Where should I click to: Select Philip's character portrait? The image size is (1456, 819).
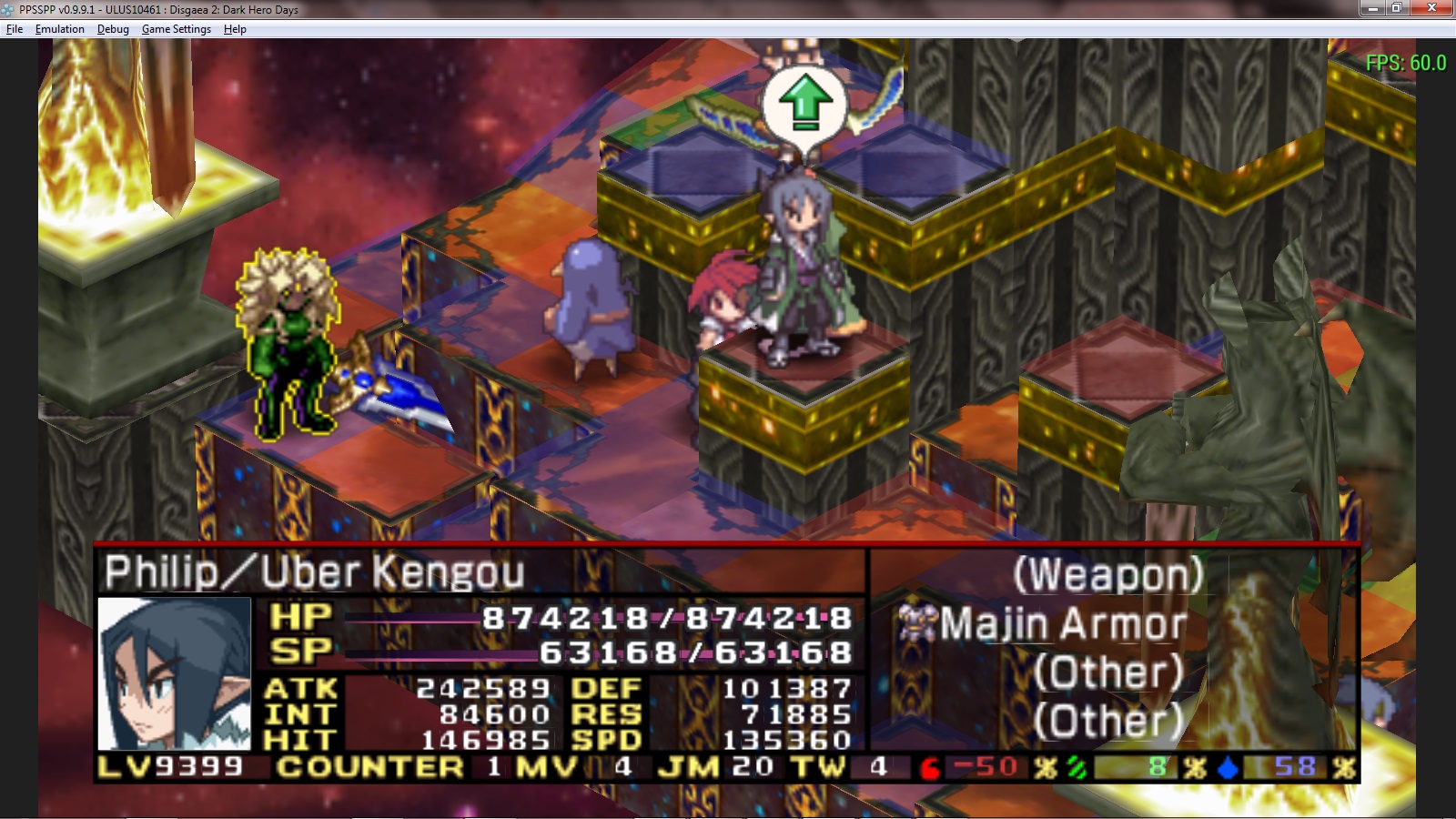(174, 672)
